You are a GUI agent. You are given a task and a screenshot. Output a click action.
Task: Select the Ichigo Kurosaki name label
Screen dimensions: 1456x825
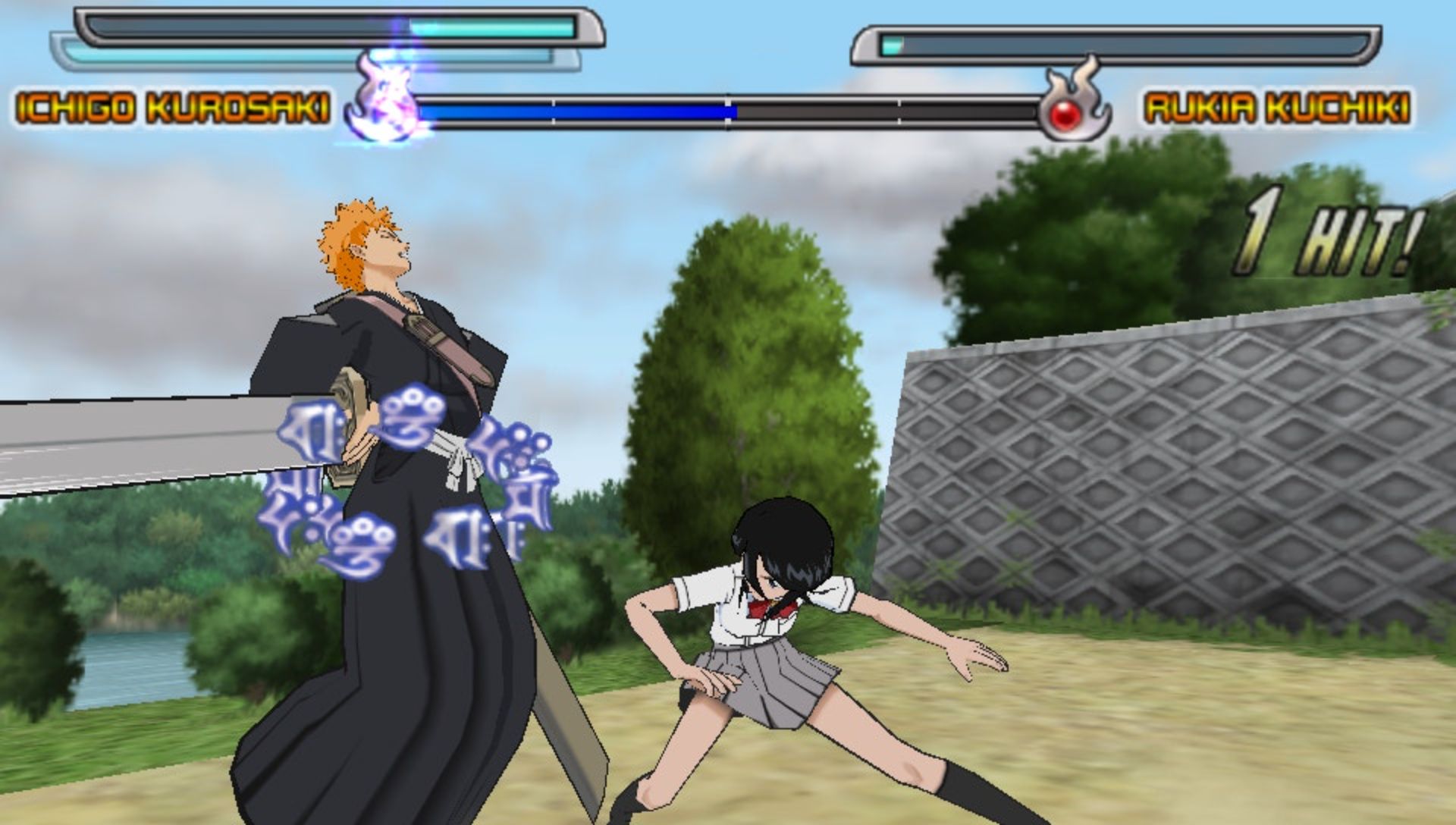173,108
